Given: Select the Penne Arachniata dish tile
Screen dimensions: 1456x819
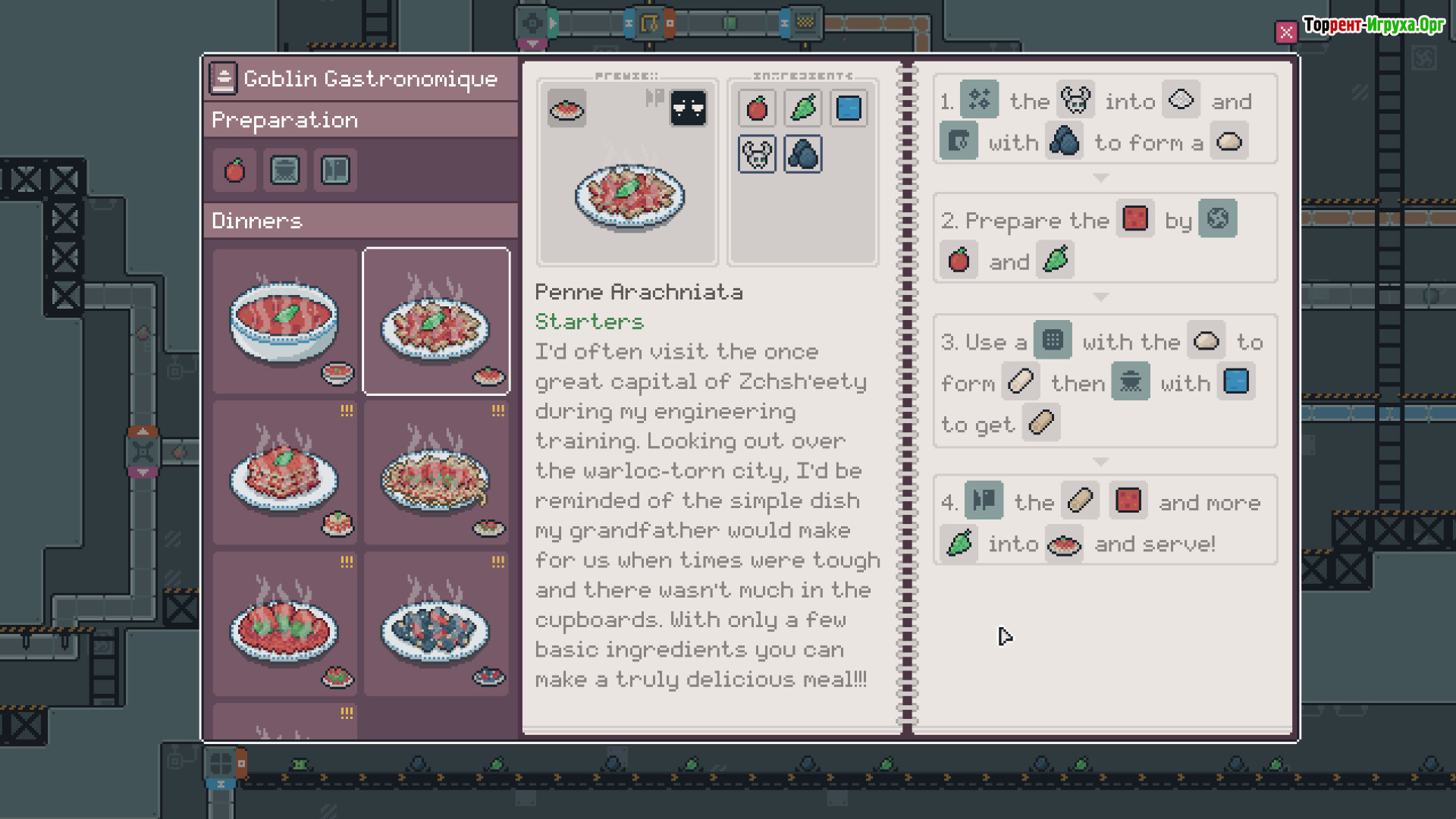Looking at the screenshot, I should click(436, 321).
